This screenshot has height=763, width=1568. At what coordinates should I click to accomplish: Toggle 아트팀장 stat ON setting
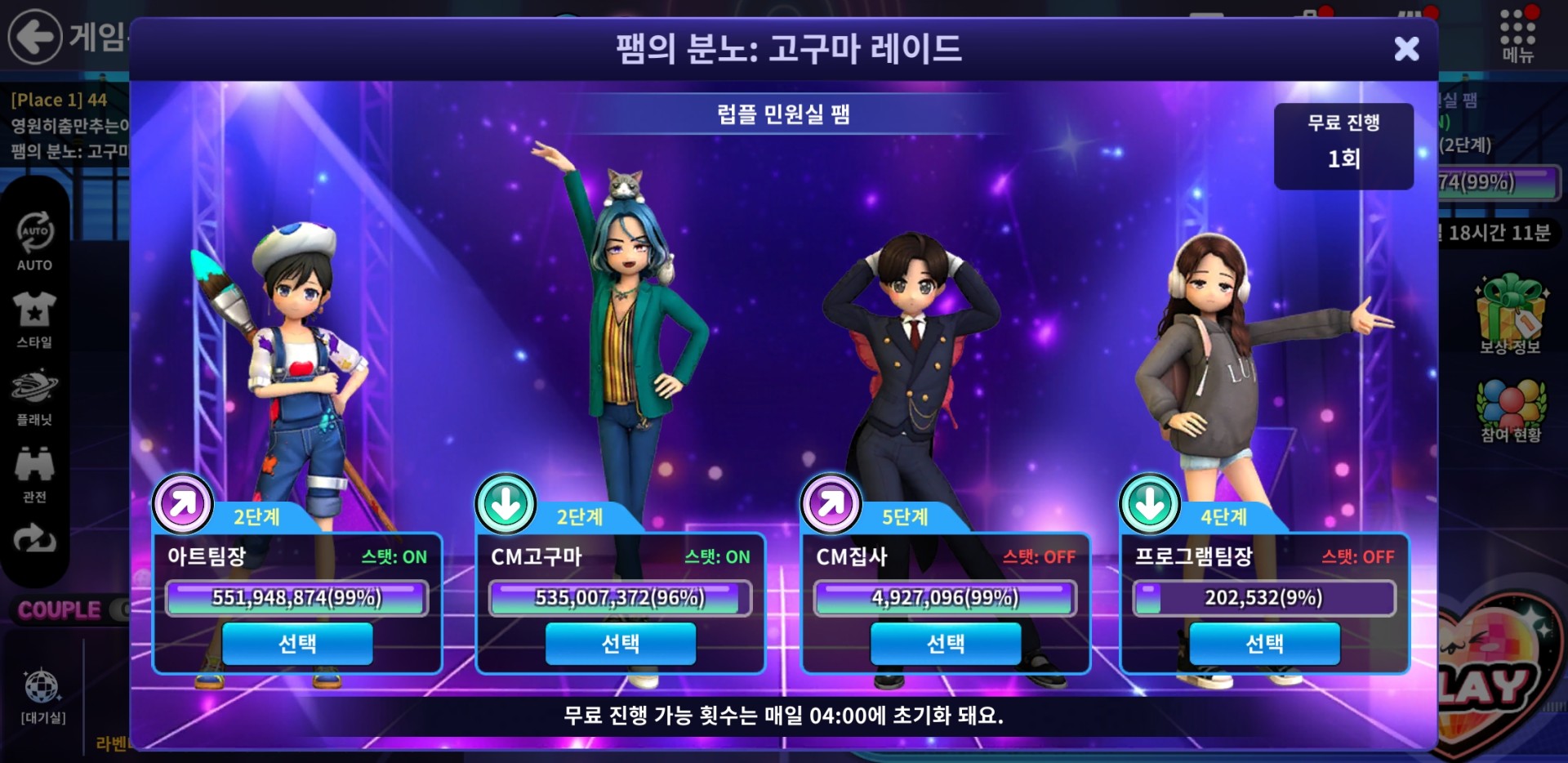(394, 557)
